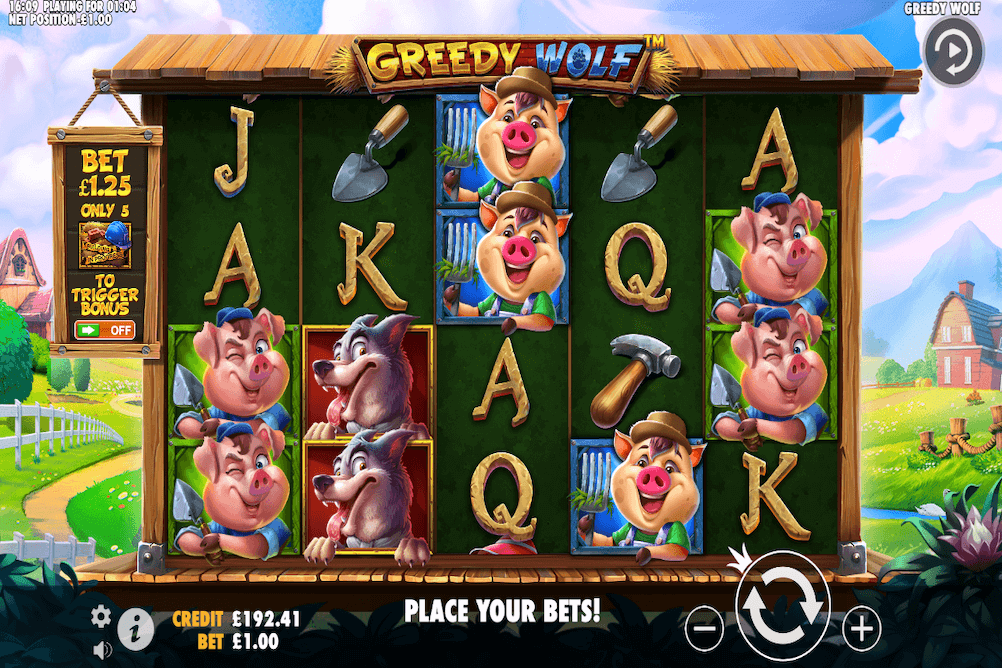Toggle the sound speaker icon
1002x668 pixels.
pyautogui.click(x=101, y=650)
